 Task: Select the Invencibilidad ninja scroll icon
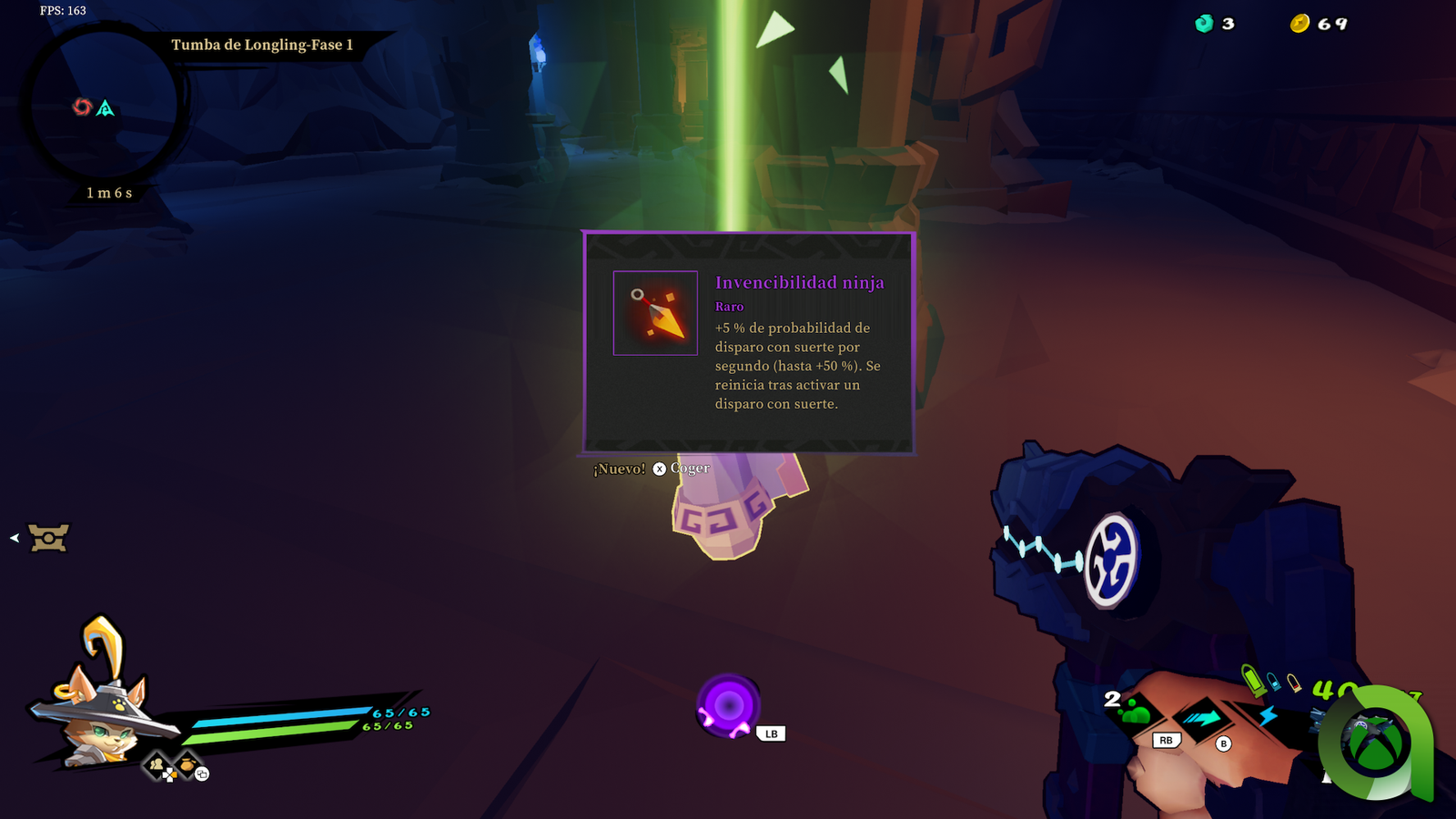pos(655,313)
